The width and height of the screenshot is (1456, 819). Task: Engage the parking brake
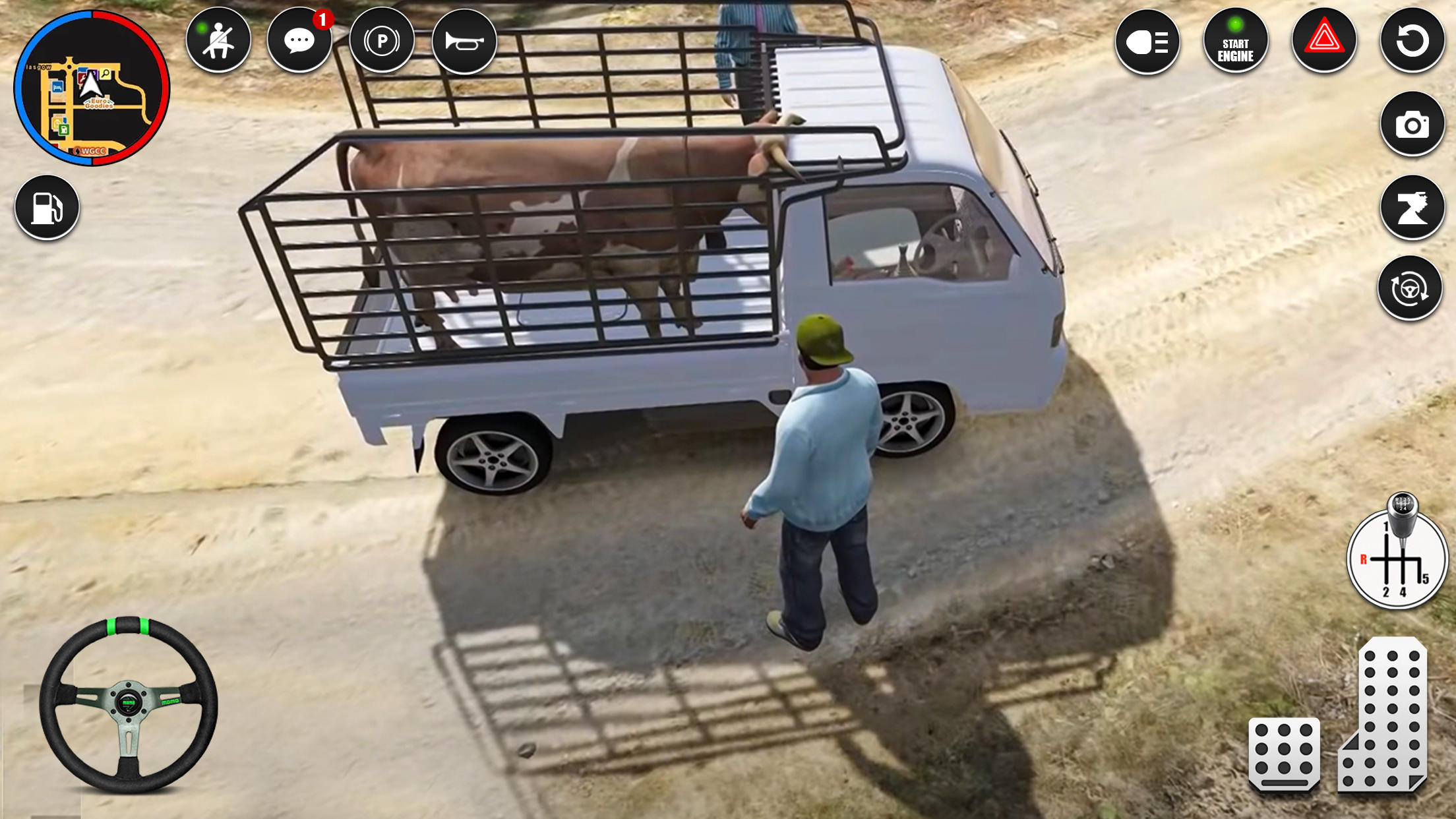pyautogui.click(x=383, y=41)
